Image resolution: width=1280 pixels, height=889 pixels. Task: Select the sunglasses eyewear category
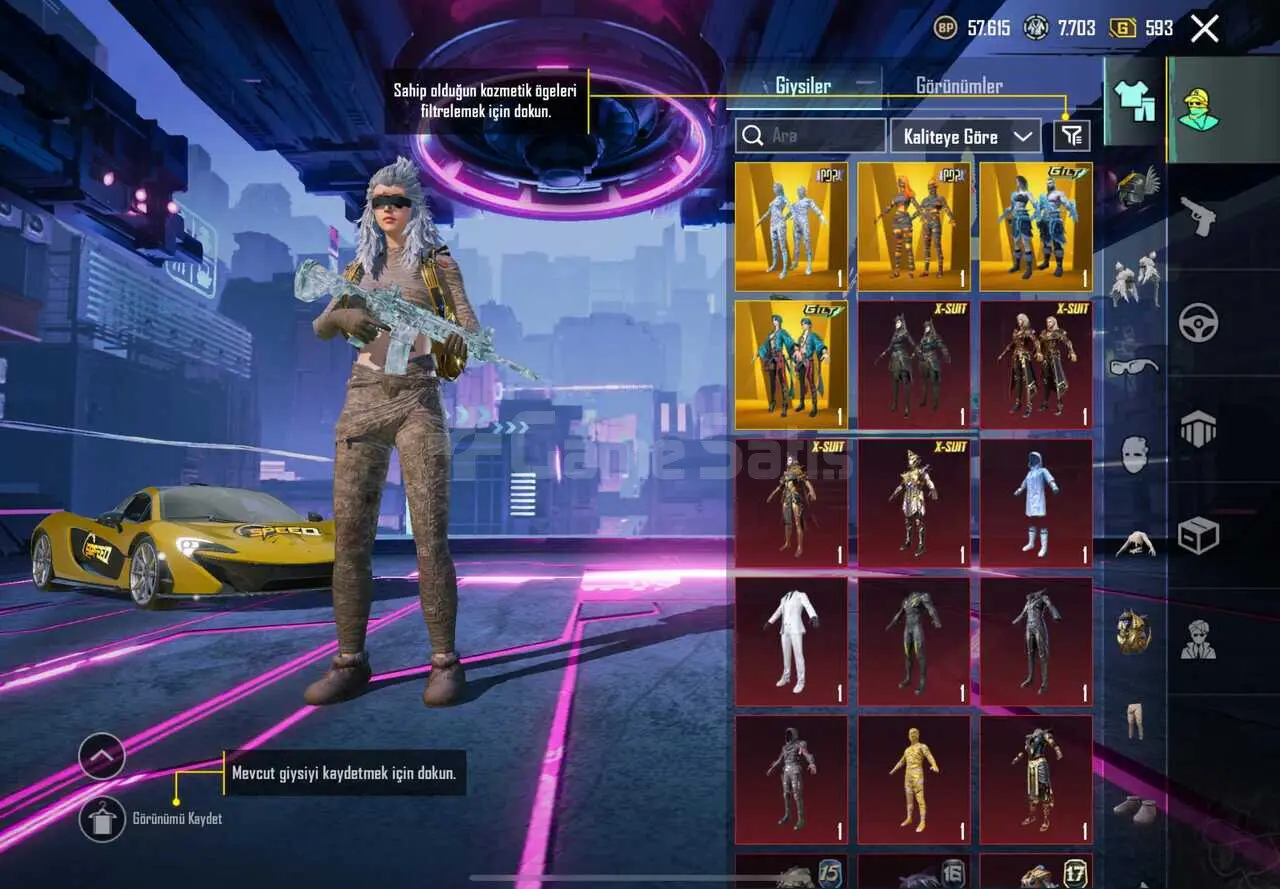click(x=1134, y=368)
